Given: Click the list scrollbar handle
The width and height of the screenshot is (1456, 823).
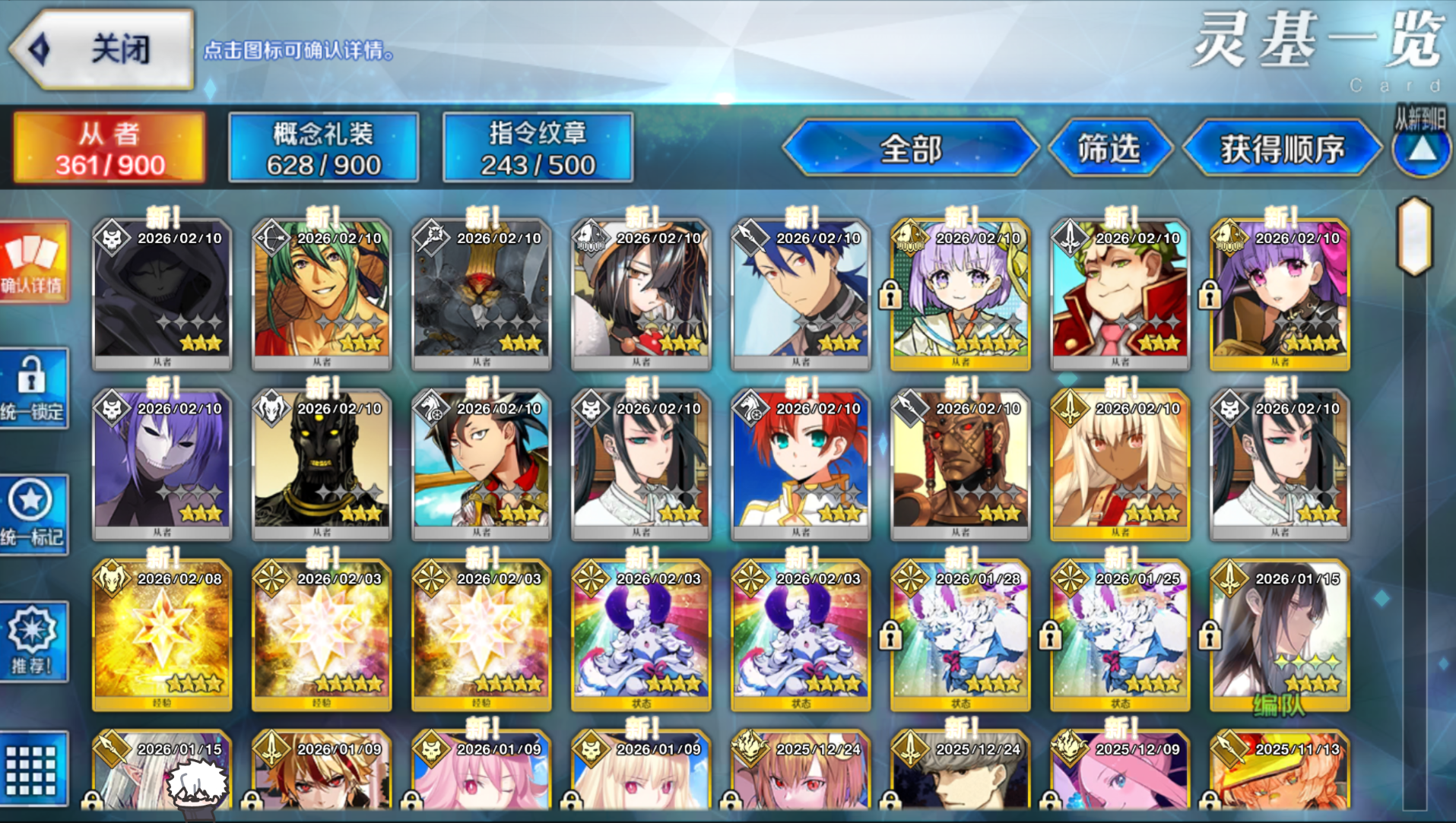Looking at the screenshot, I should pyautogui.click(x=1414, y=236).
